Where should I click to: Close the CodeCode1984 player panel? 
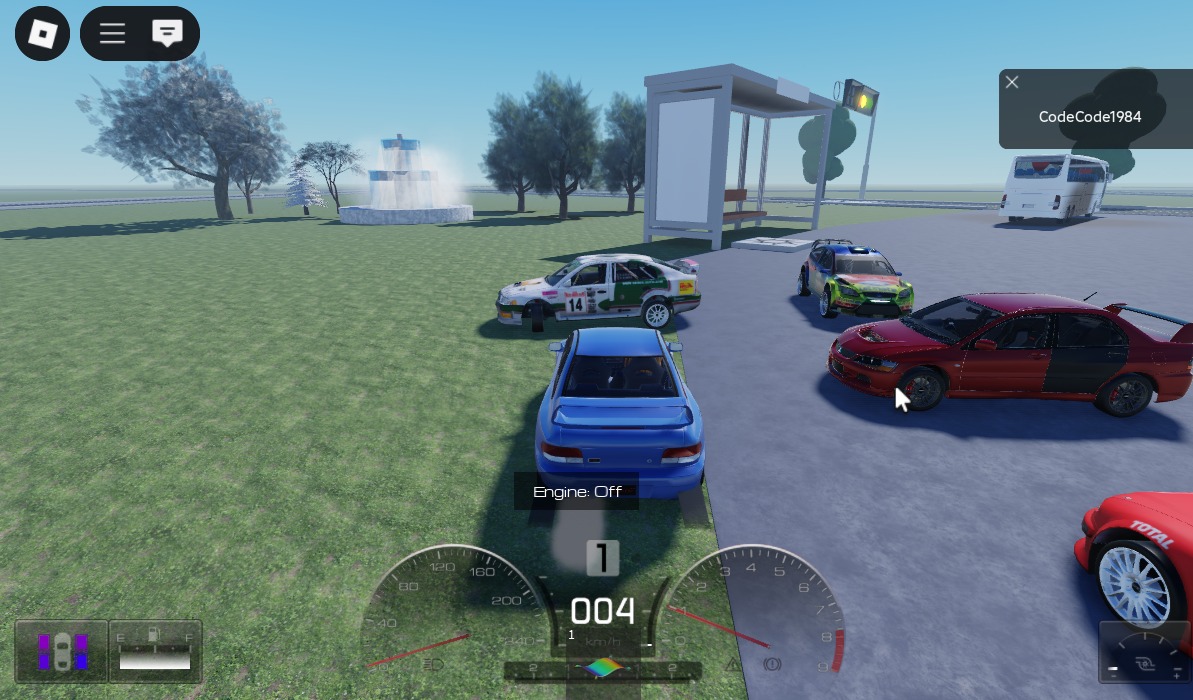1012,82
